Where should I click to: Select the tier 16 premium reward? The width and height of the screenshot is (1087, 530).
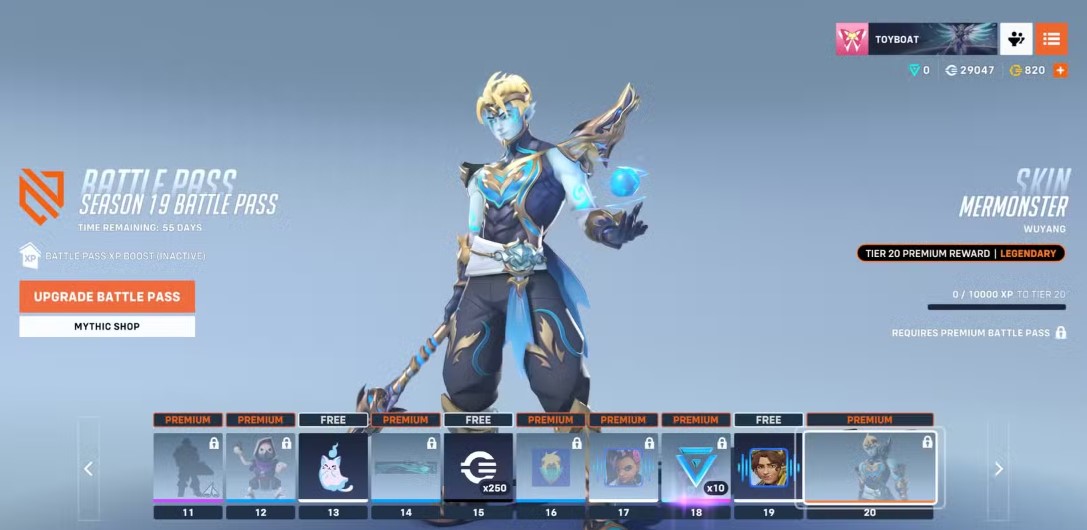[x=551, y=466]
